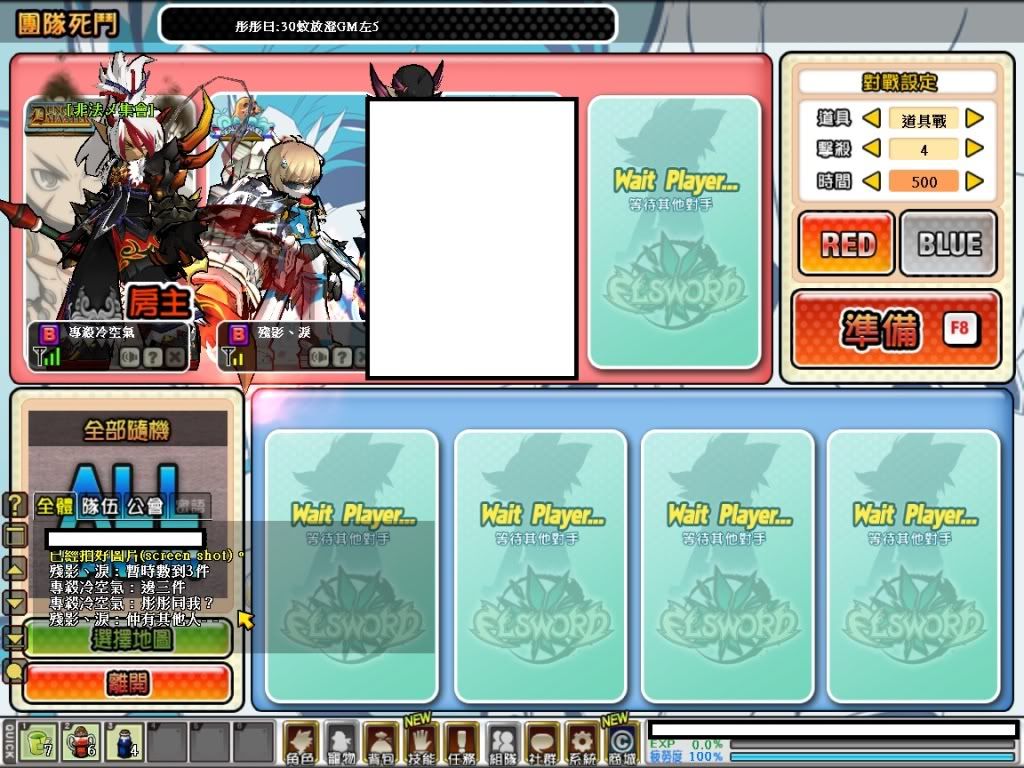Switch to the BLUE team

click(948, 243)
